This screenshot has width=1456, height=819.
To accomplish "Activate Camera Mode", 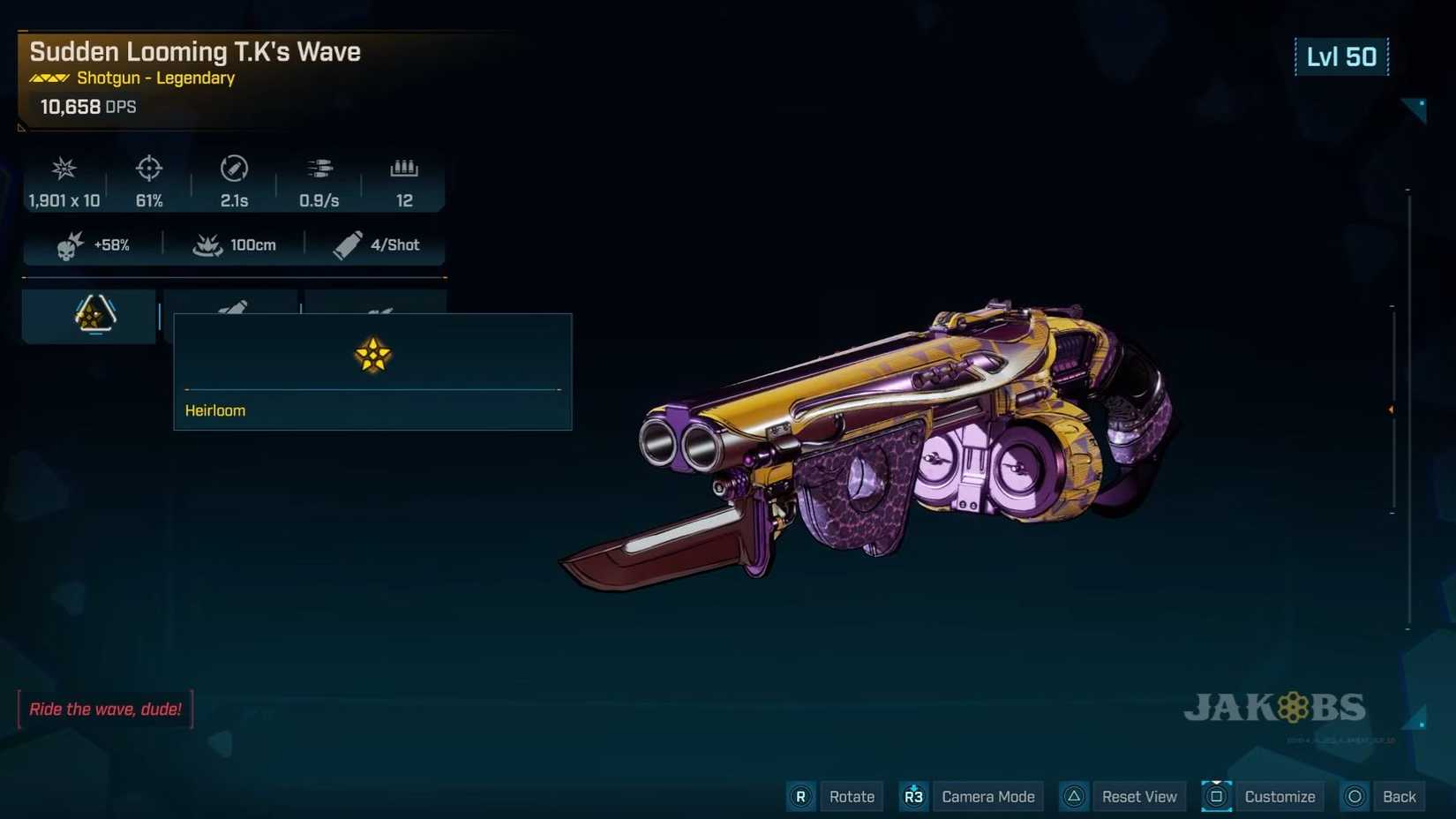I will [x=987, y=796].
